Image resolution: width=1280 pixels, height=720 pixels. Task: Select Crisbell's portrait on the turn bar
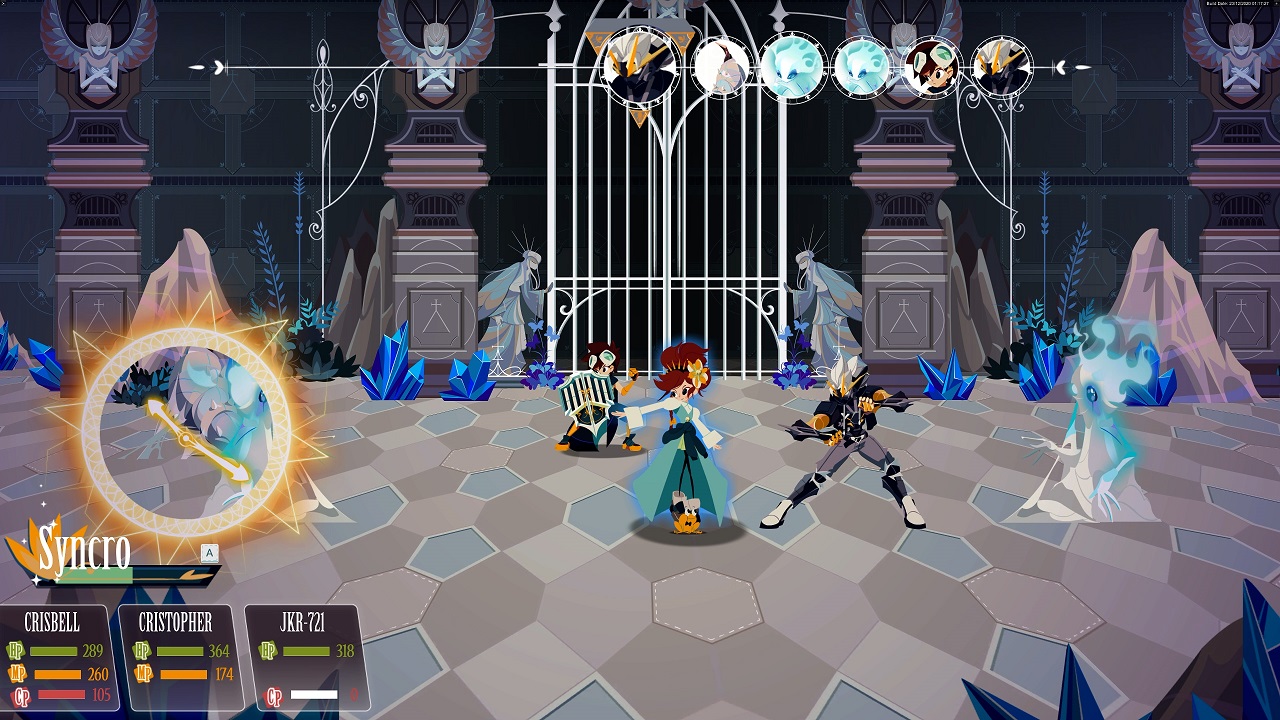[x=935, y=68]
